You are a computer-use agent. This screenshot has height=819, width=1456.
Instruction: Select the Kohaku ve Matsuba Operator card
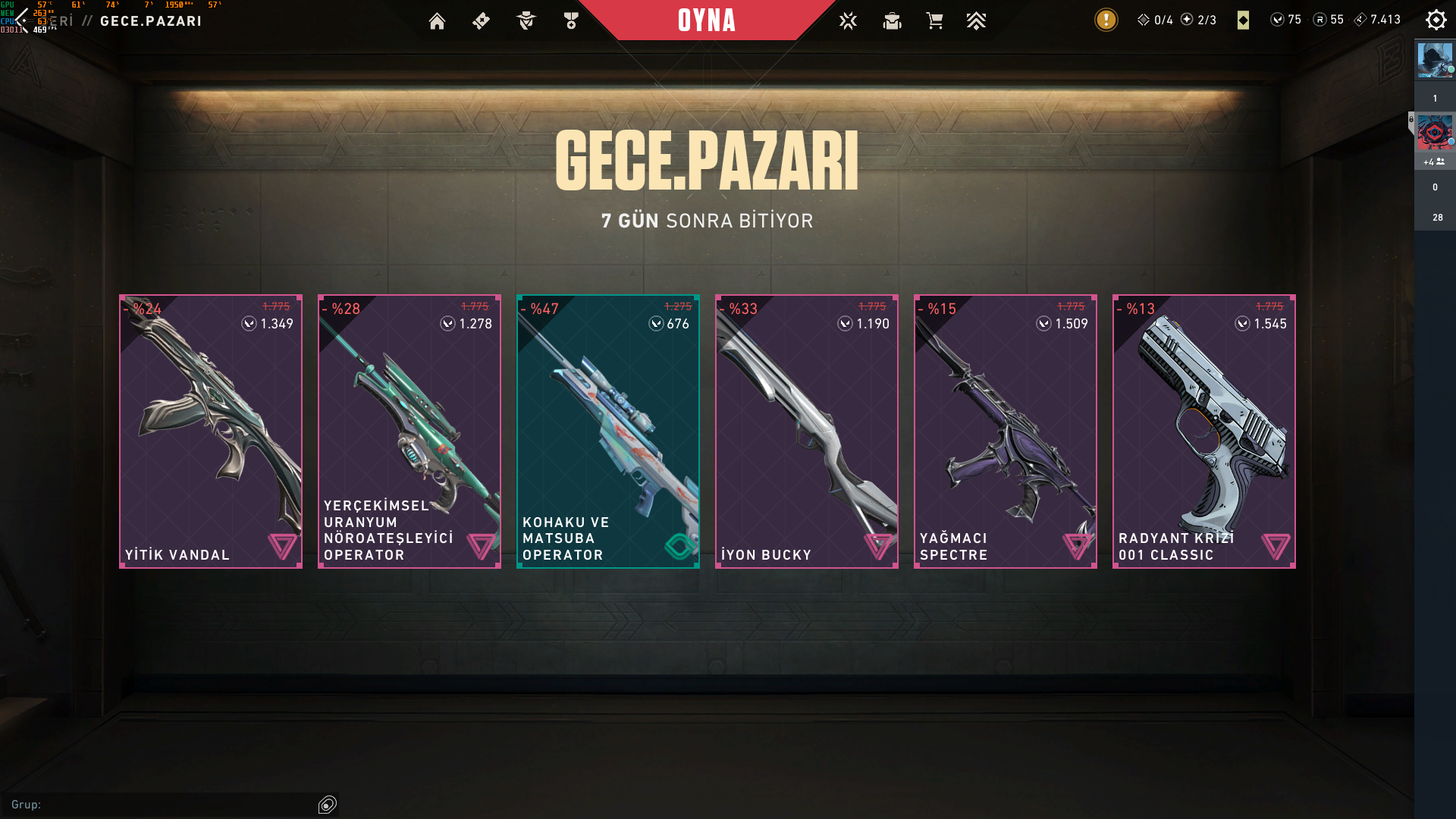coord(608,431)
